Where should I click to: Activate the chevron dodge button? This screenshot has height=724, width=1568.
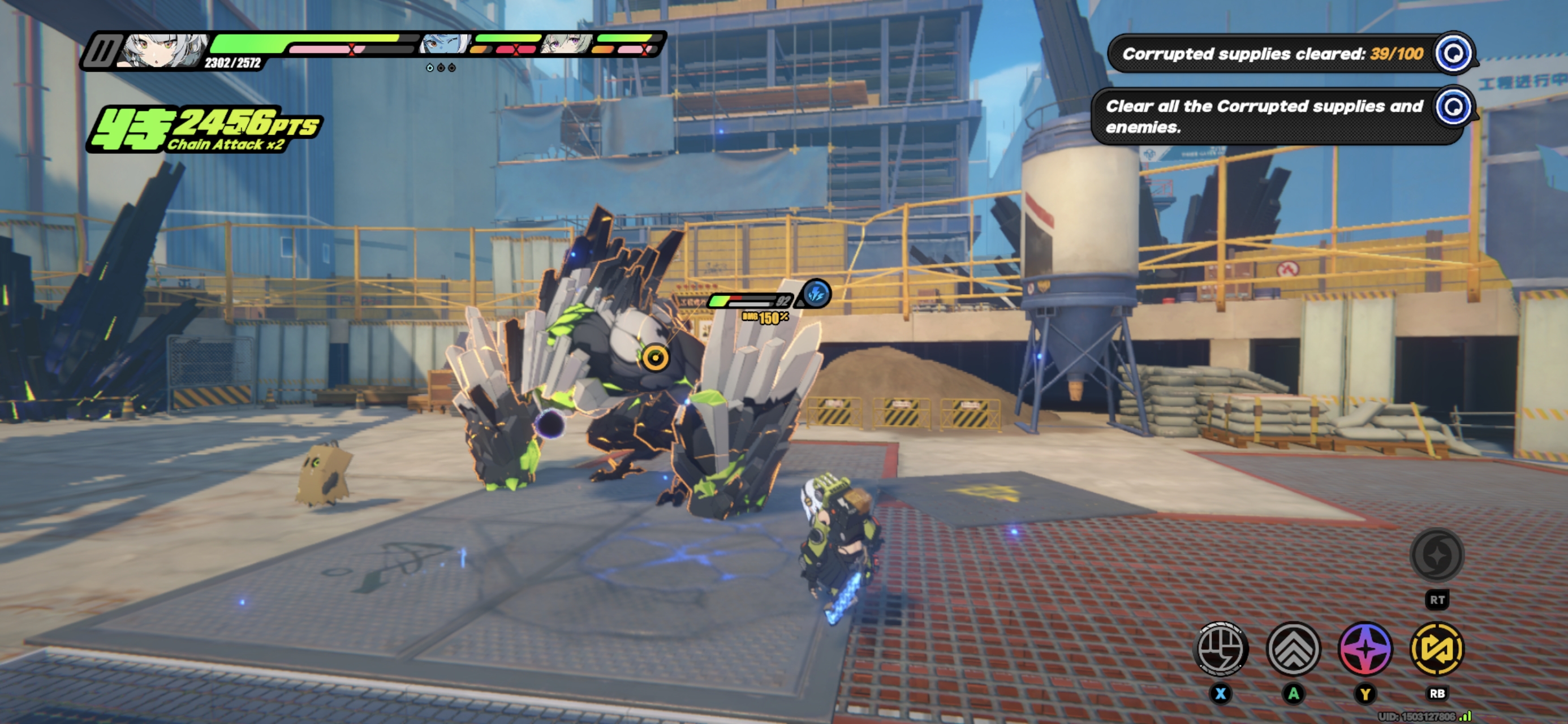(x=1294, y=649)
